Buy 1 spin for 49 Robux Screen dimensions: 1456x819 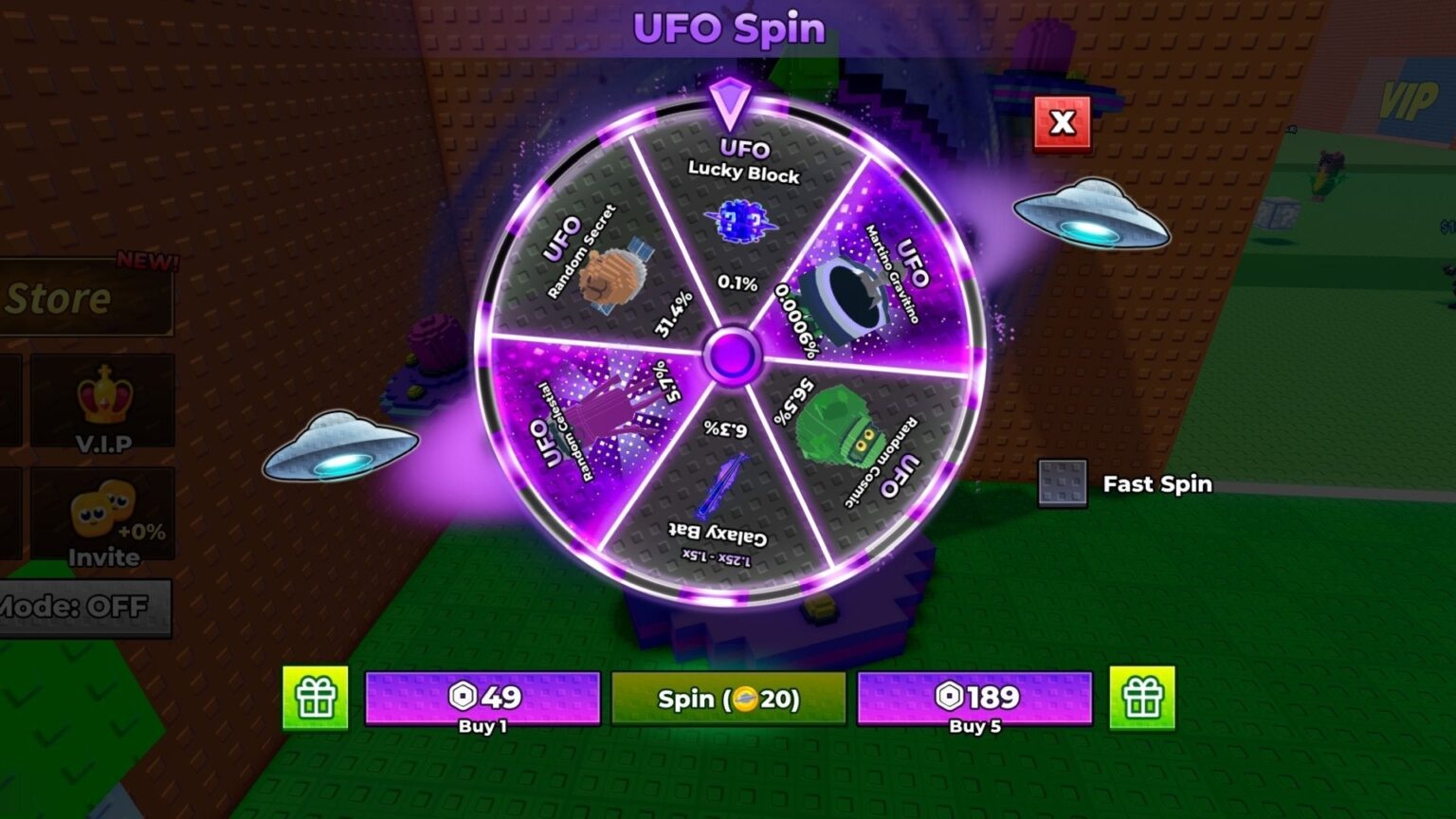[482, 699]
